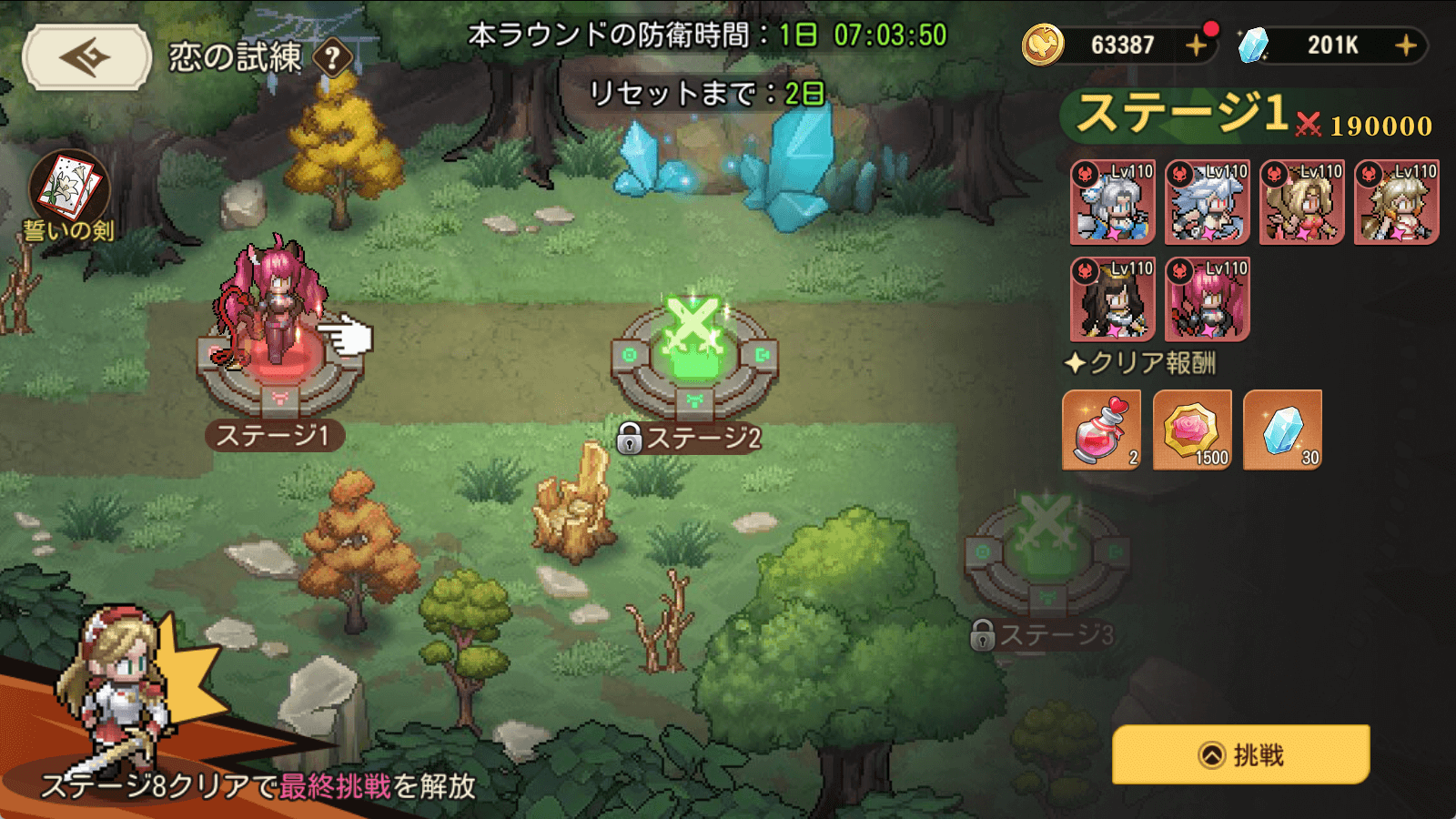Inspect the red heart potion reward
The width and height of the screenshot is (1456, 819).
click(x=1101, y=430)
